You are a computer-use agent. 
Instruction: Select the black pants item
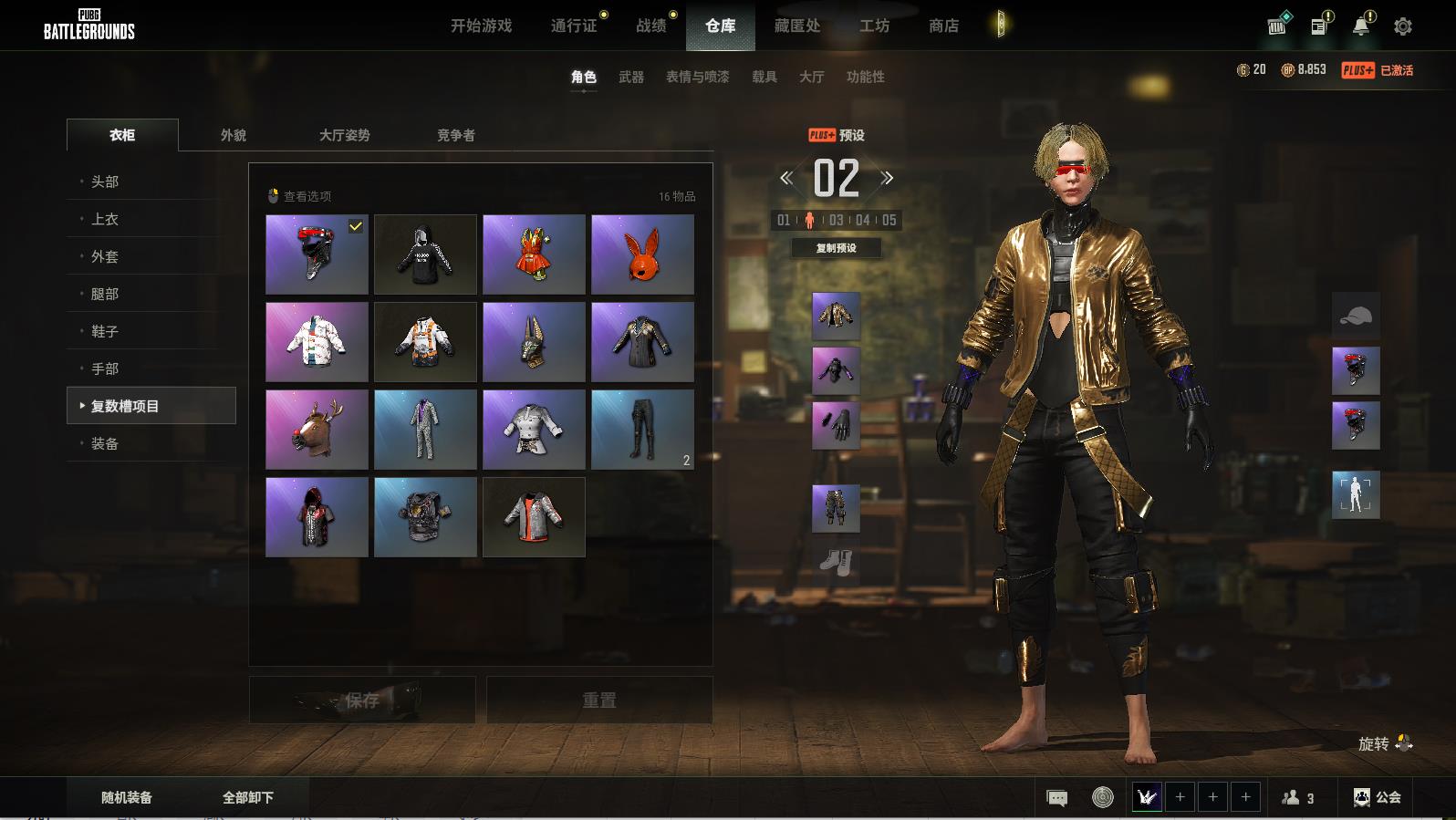[642, 430]
